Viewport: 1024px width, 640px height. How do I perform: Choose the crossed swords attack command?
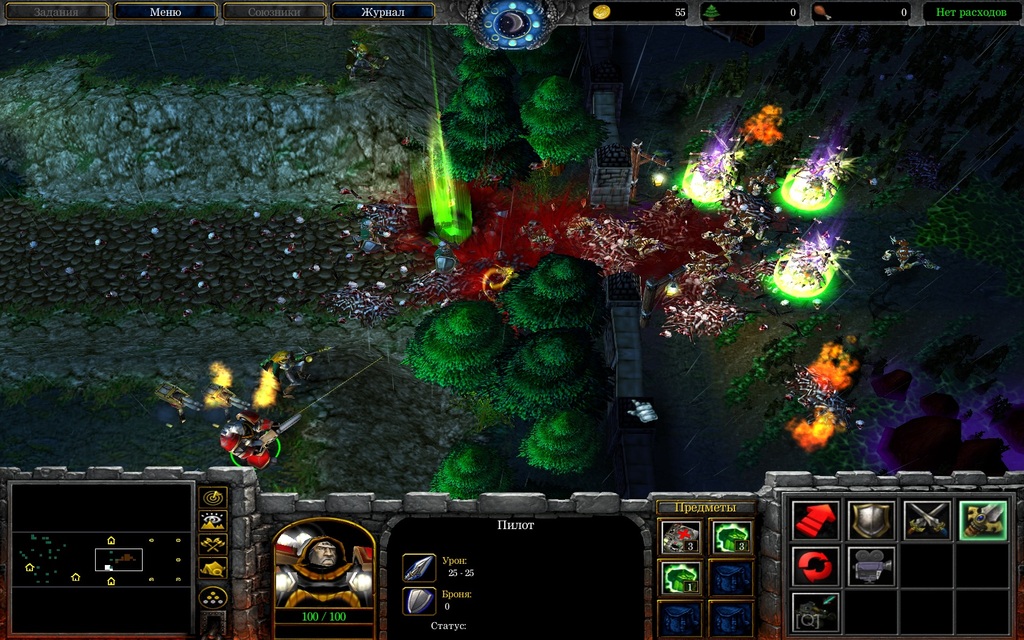[927, 521]
